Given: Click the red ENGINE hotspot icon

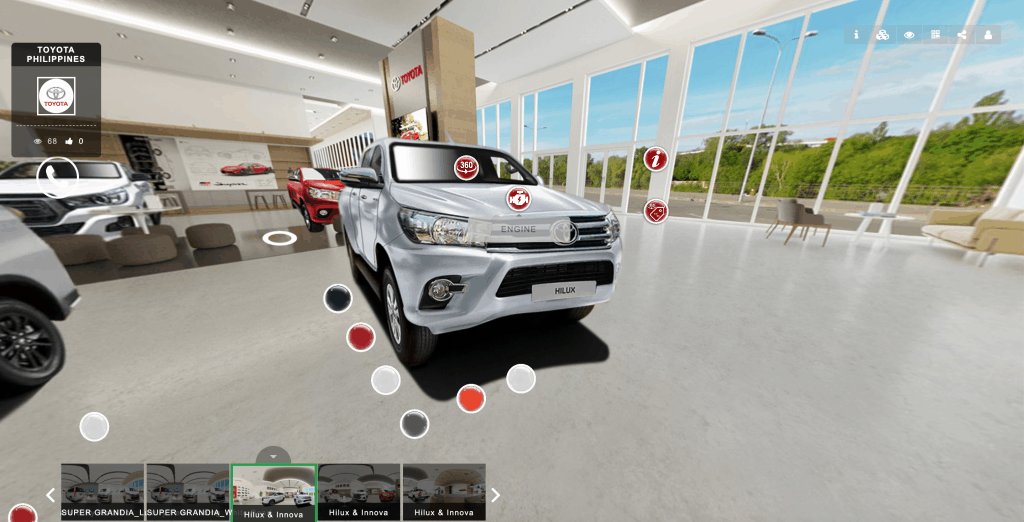Looking at the screenshot, I should pyautogui.click(x=518, y=198).
